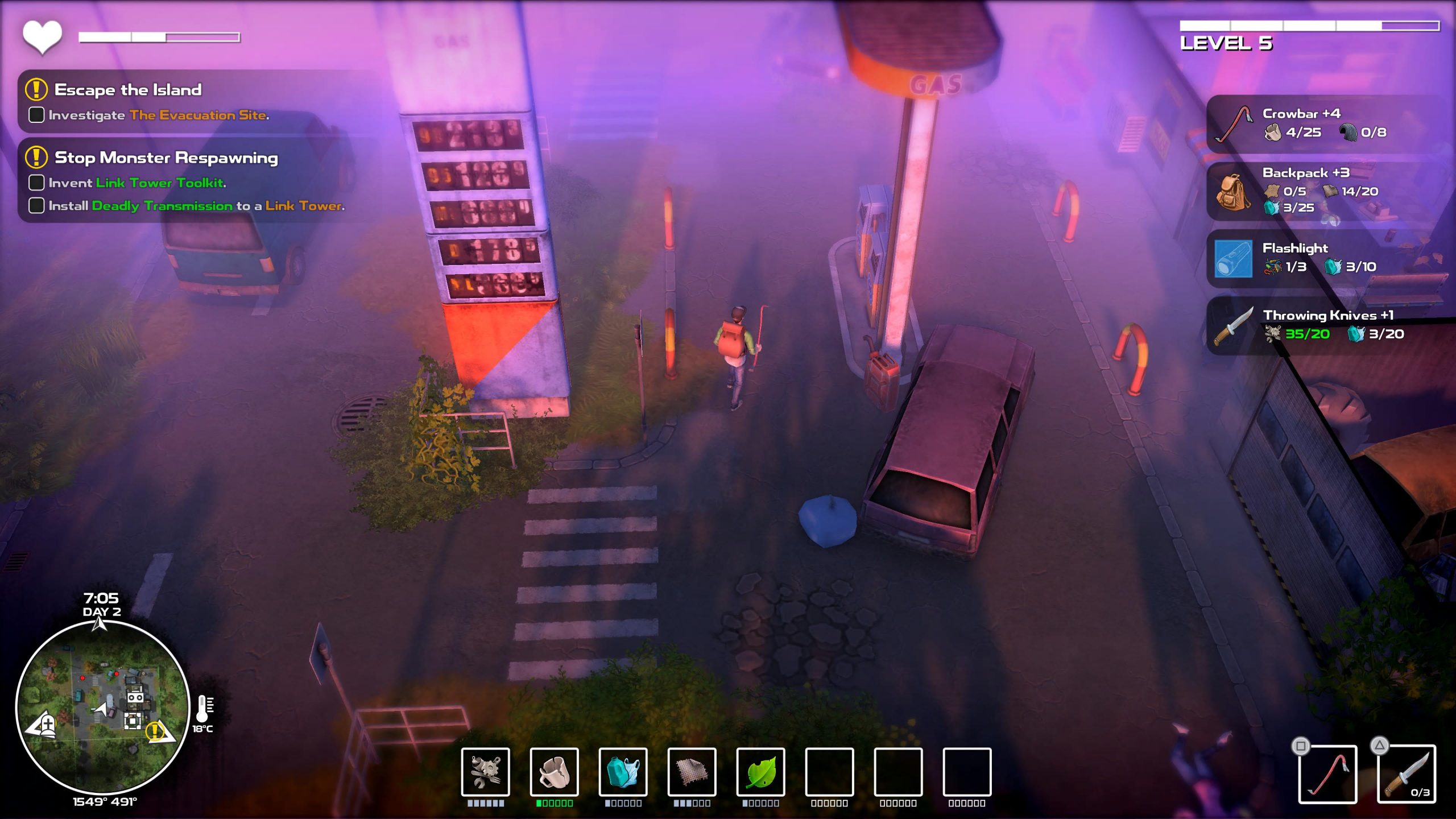Tick the Invent Link Tower Toolkit checkbox
This screenshot has width=1456, height=819.
[x=36, y=183]
